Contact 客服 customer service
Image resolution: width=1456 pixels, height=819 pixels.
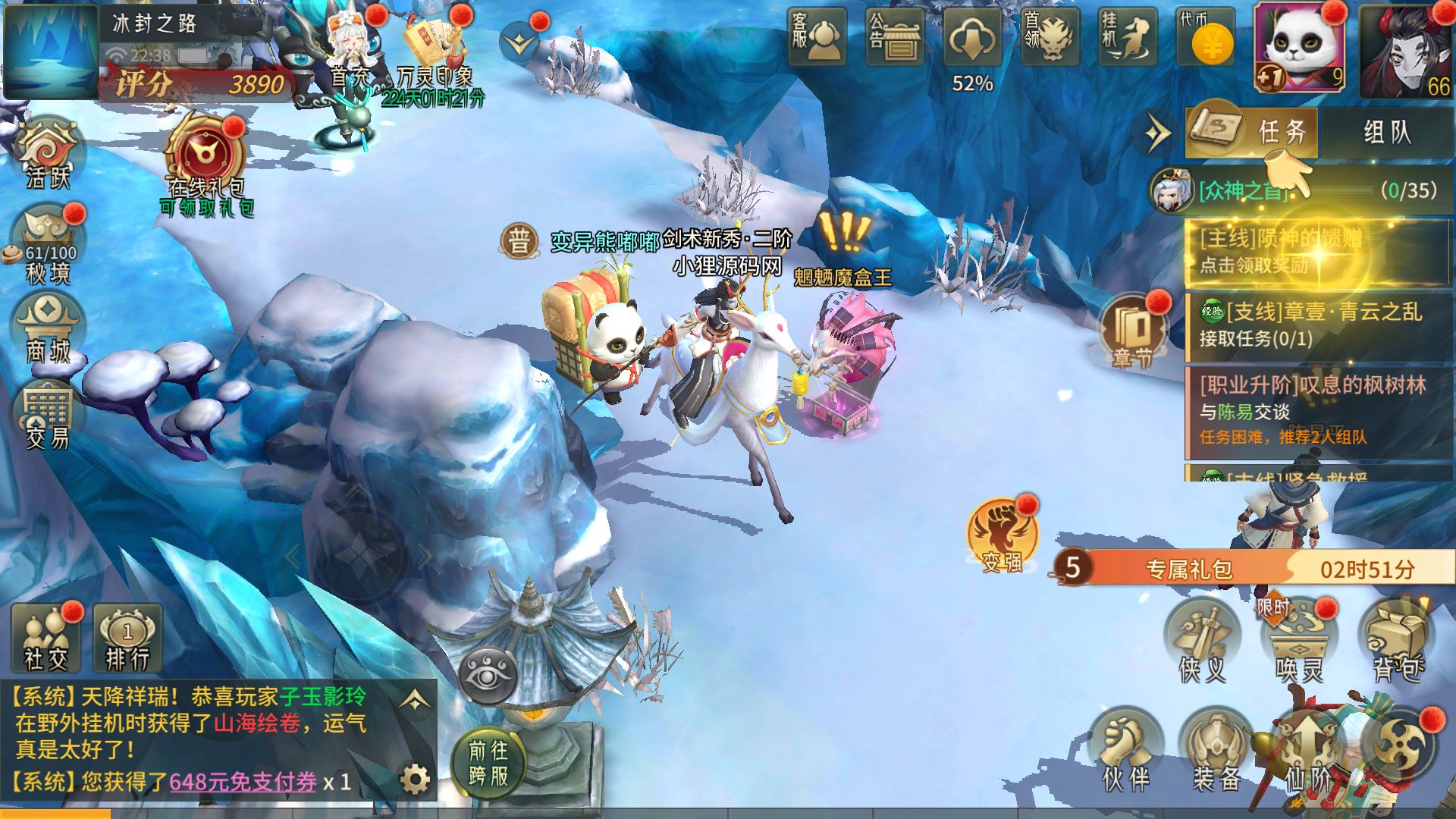(x=816, y=36)
